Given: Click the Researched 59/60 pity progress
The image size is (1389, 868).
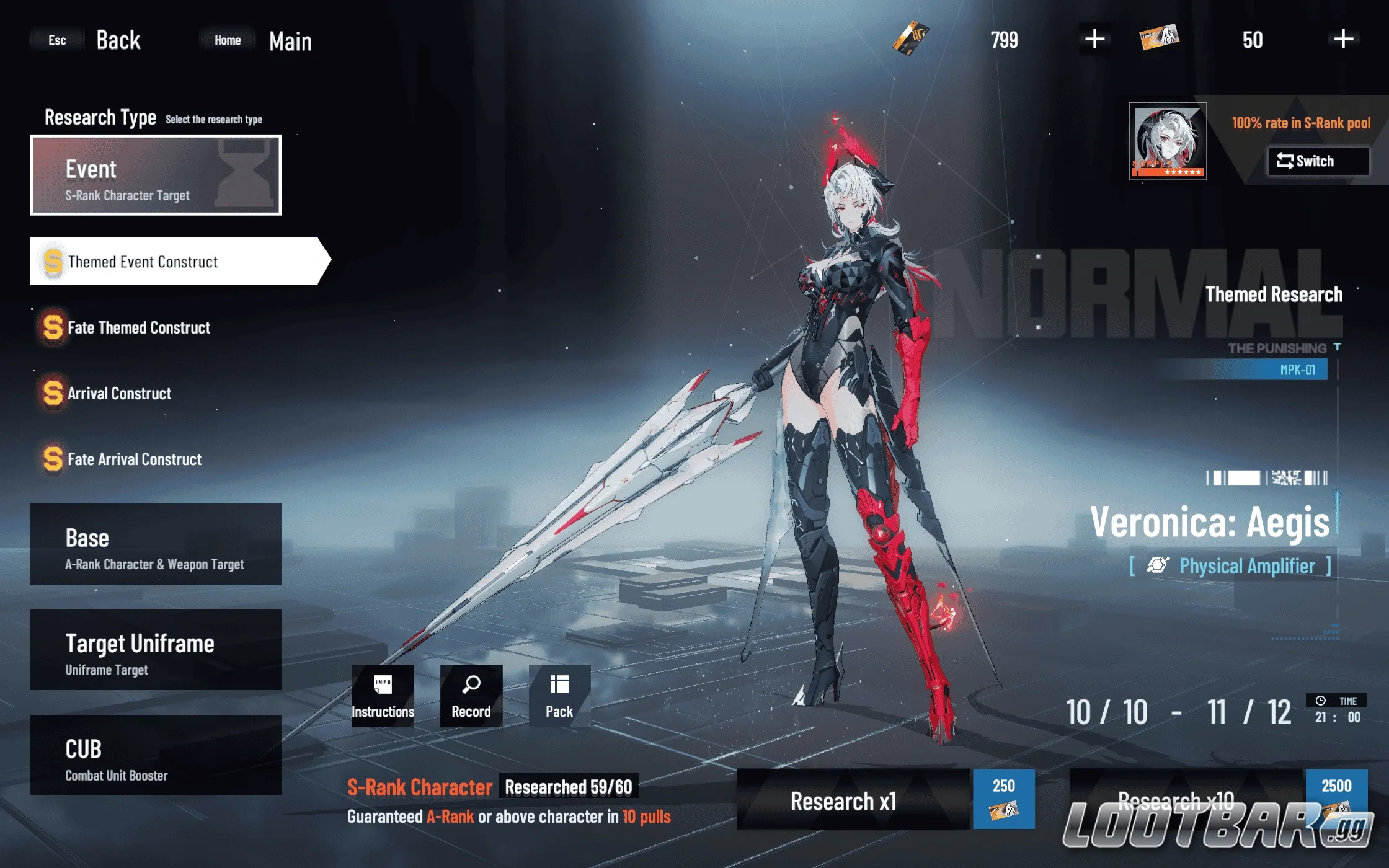Looking at the screenshot, I should click(x=567, y=786).
